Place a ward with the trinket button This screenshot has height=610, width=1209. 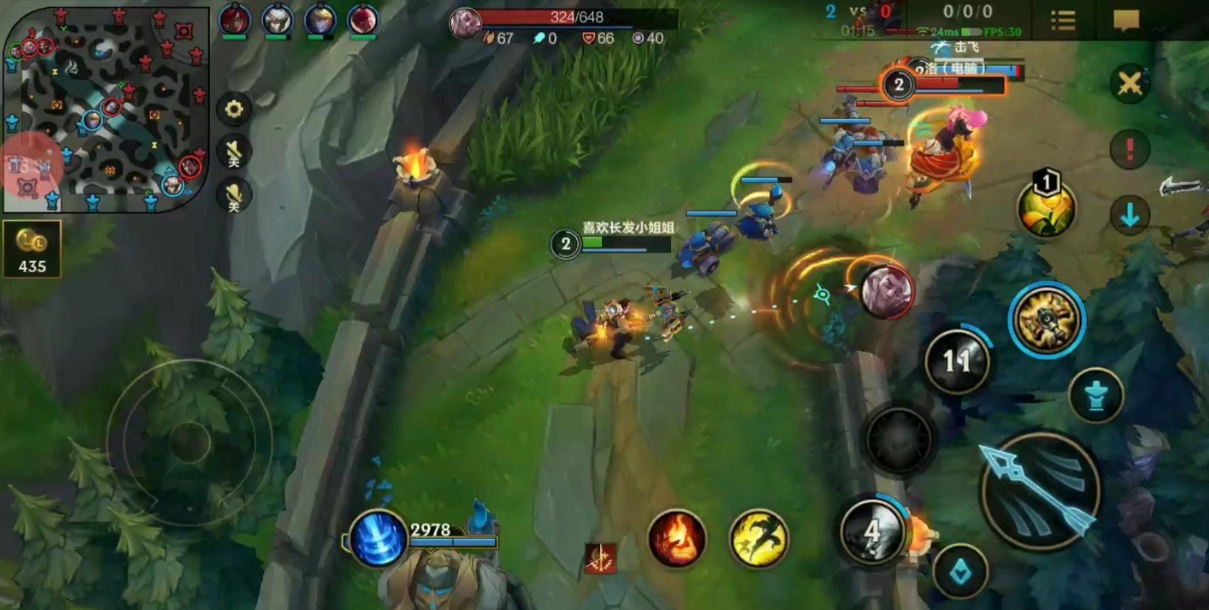click(x=1096, y=395)
